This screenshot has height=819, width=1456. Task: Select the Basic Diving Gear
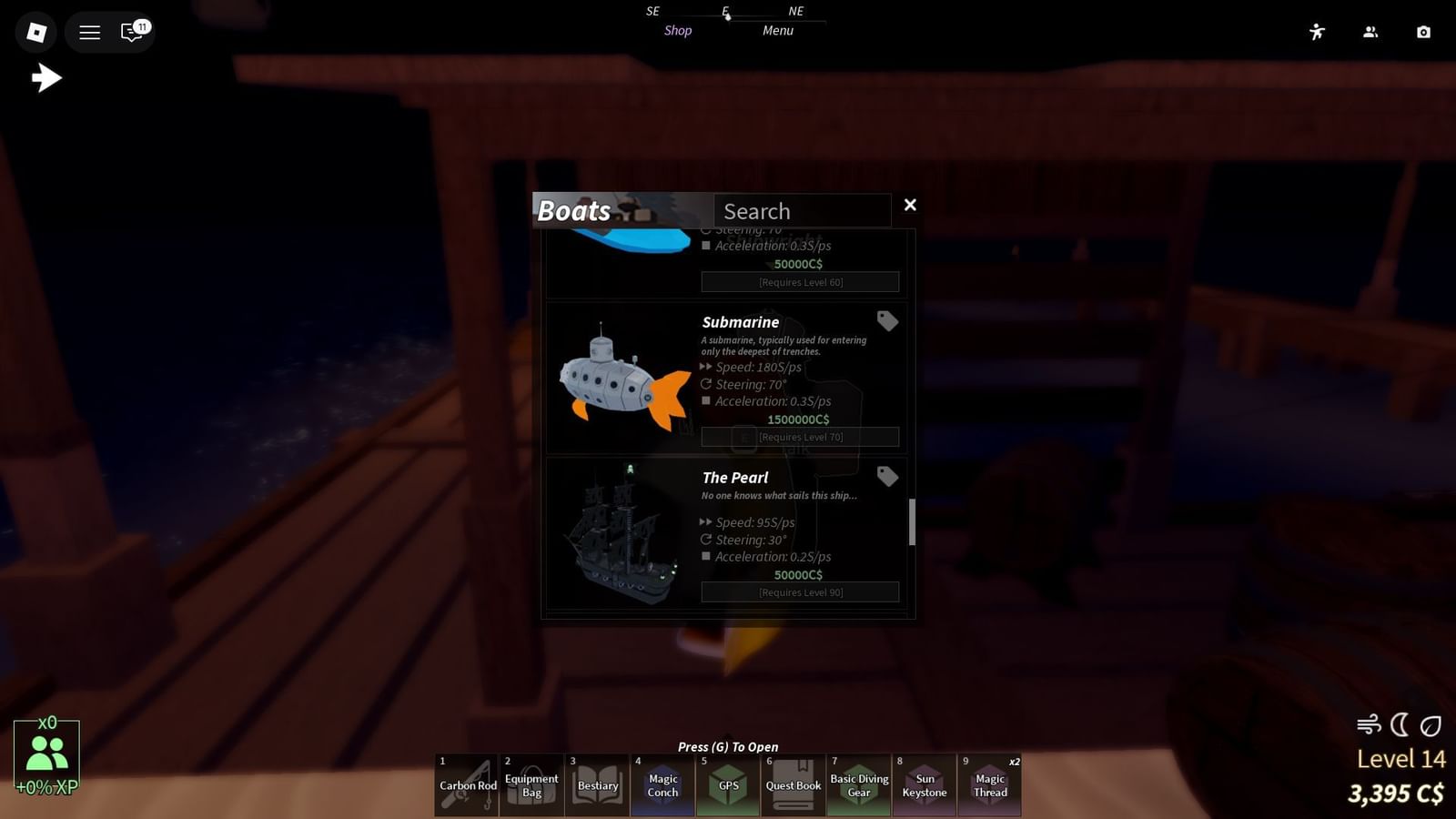point(858,784)
